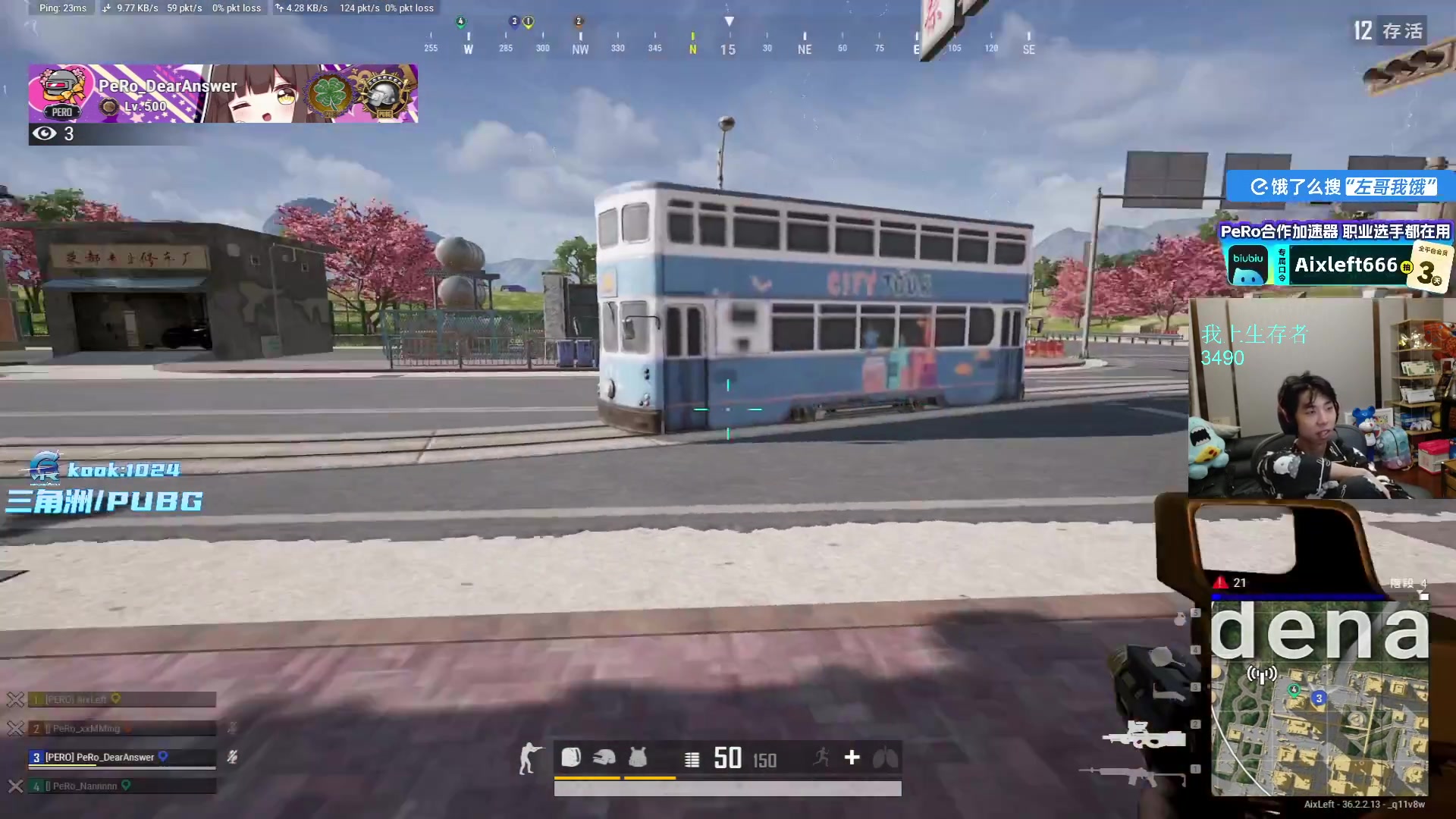Screen dimensions: 1456x819
Task: Select the P90 weapon in slot 2
Action: point(1145,735)
